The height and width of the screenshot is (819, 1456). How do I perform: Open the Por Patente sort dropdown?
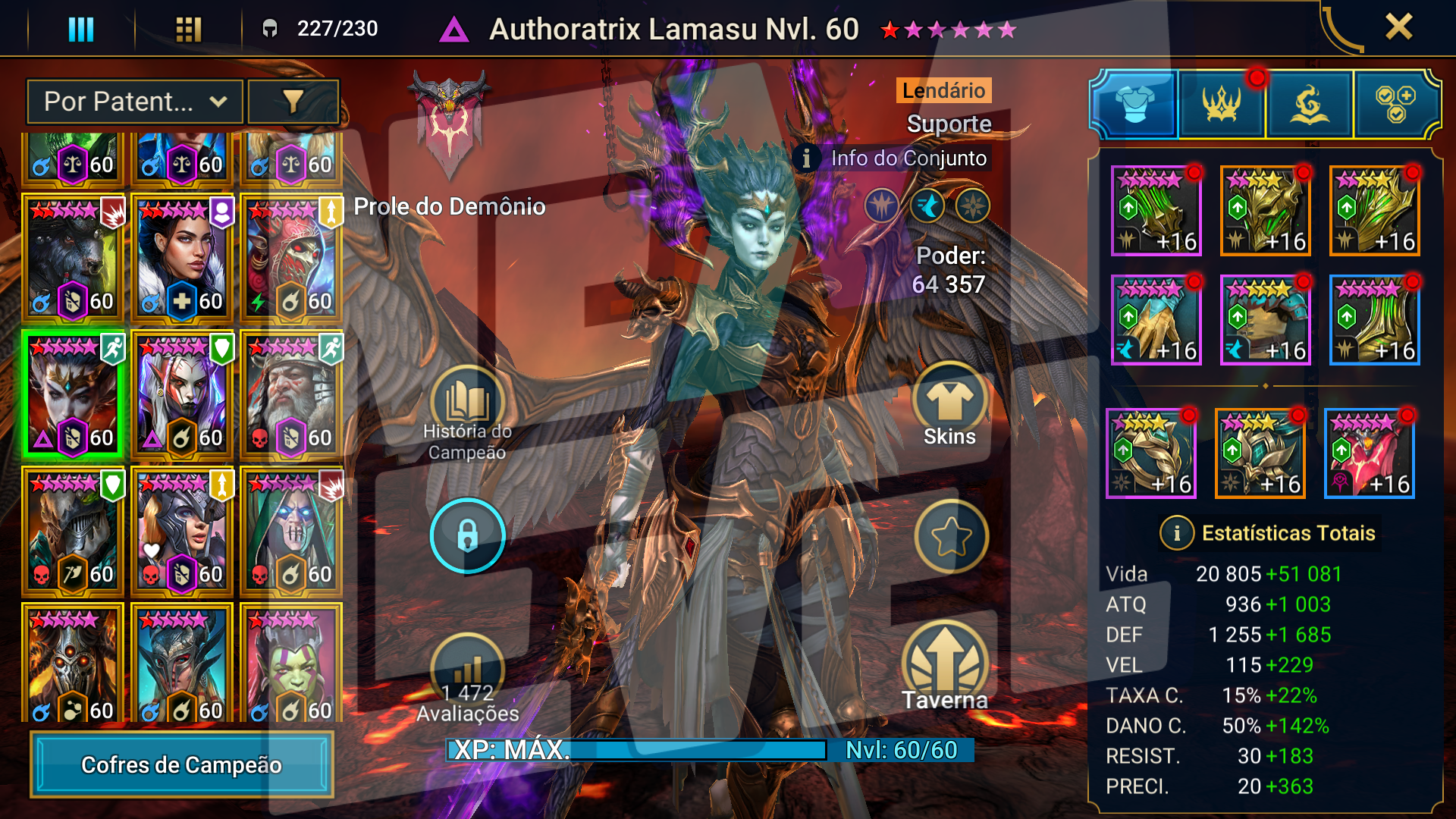pos(135,102)
